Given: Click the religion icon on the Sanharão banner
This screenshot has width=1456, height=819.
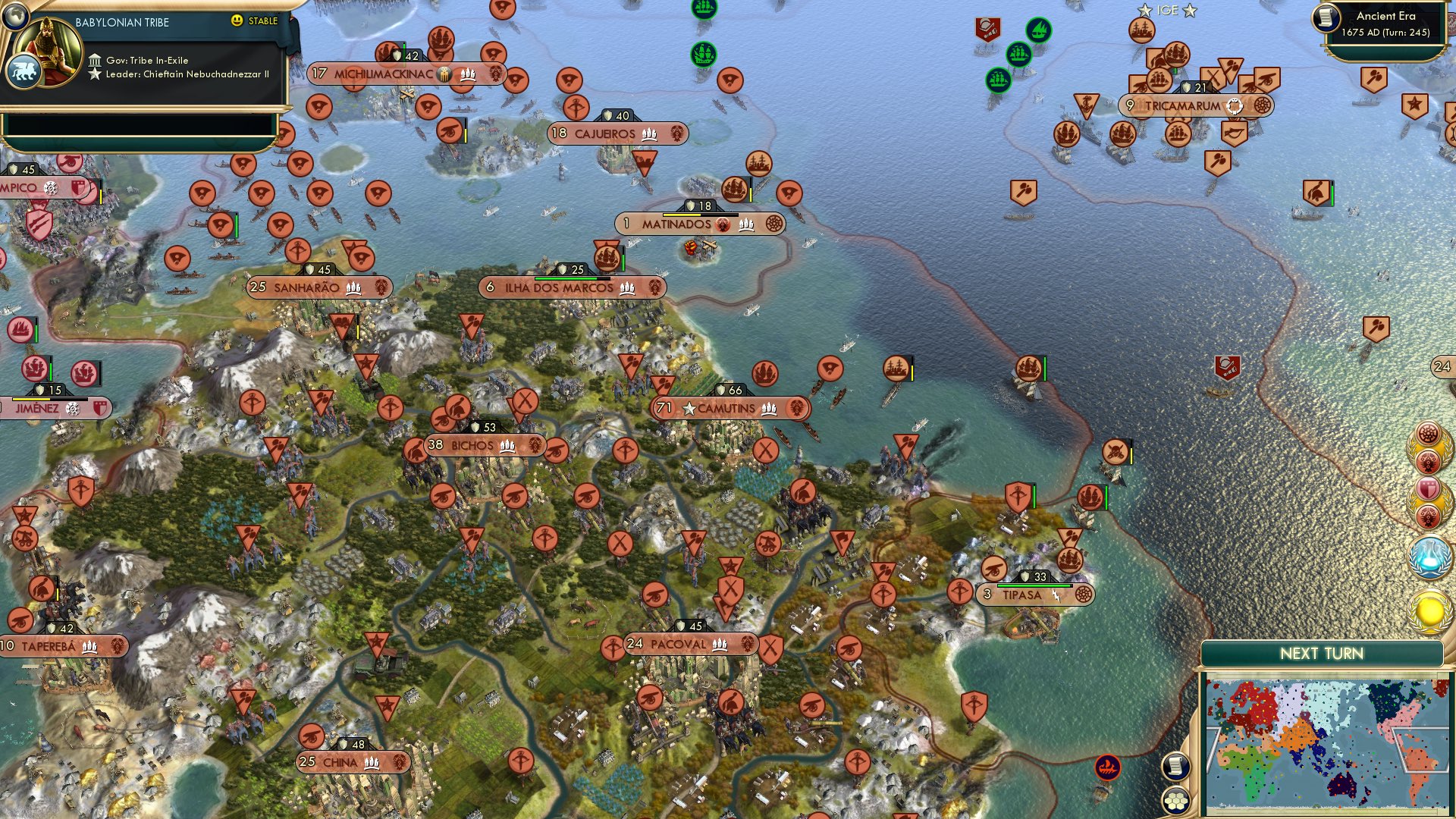Looking at the screenshot, I should 381,287.
